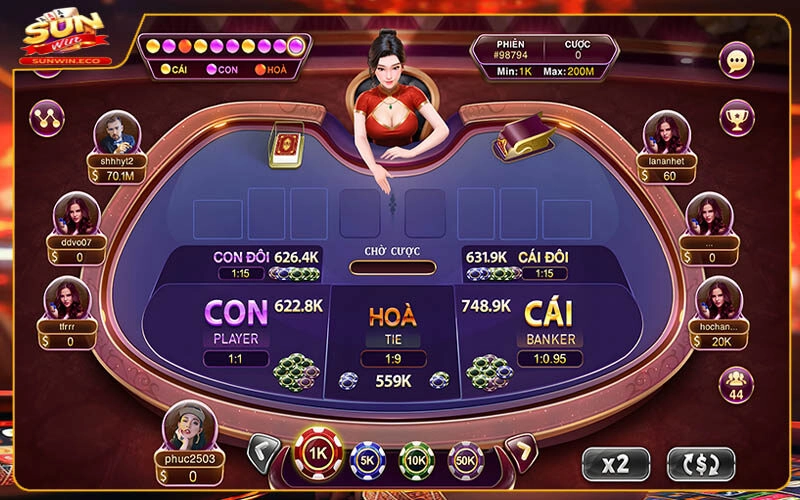Pick the green 10K chip
Viewport: 800px width, 500px height.
(x=416, y=459)
